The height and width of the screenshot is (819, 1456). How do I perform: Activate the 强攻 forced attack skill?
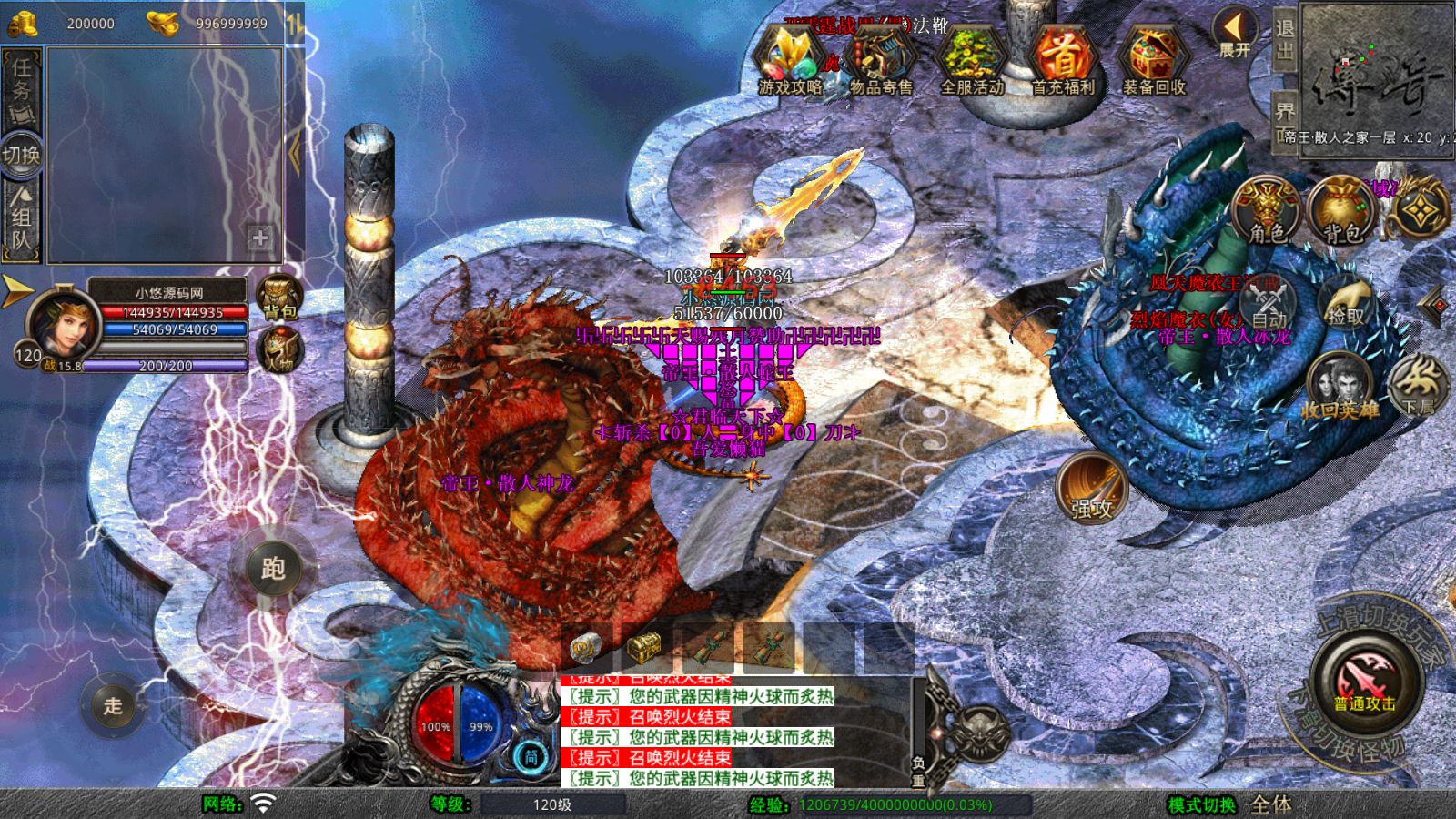(x=1092, y=489)
